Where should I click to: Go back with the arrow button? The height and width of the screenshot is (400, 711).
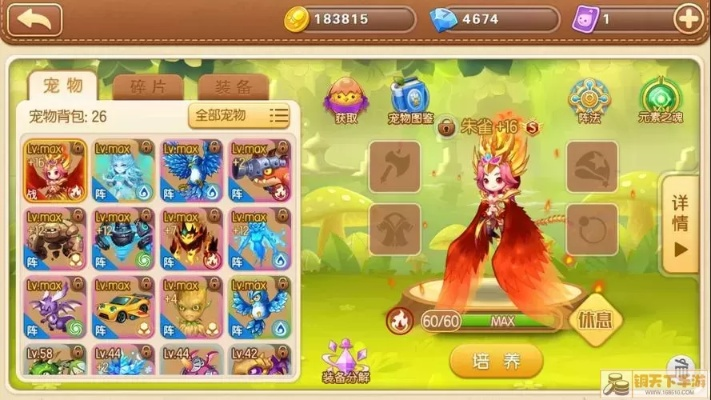[31, 19]
